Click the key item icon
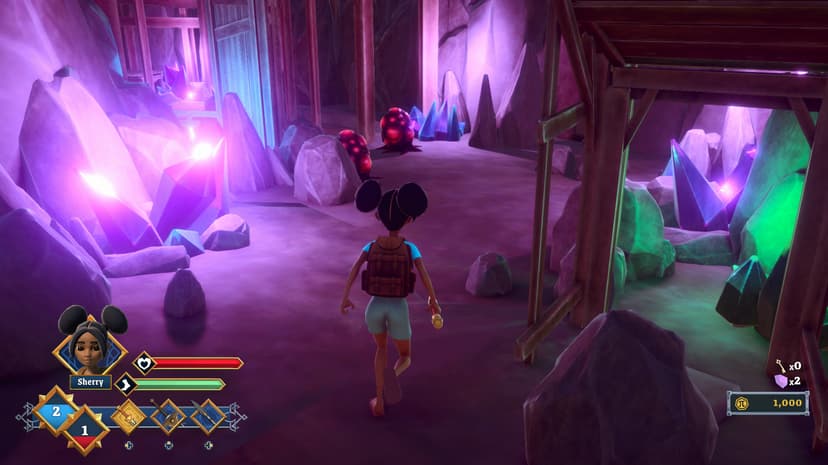 780,366
